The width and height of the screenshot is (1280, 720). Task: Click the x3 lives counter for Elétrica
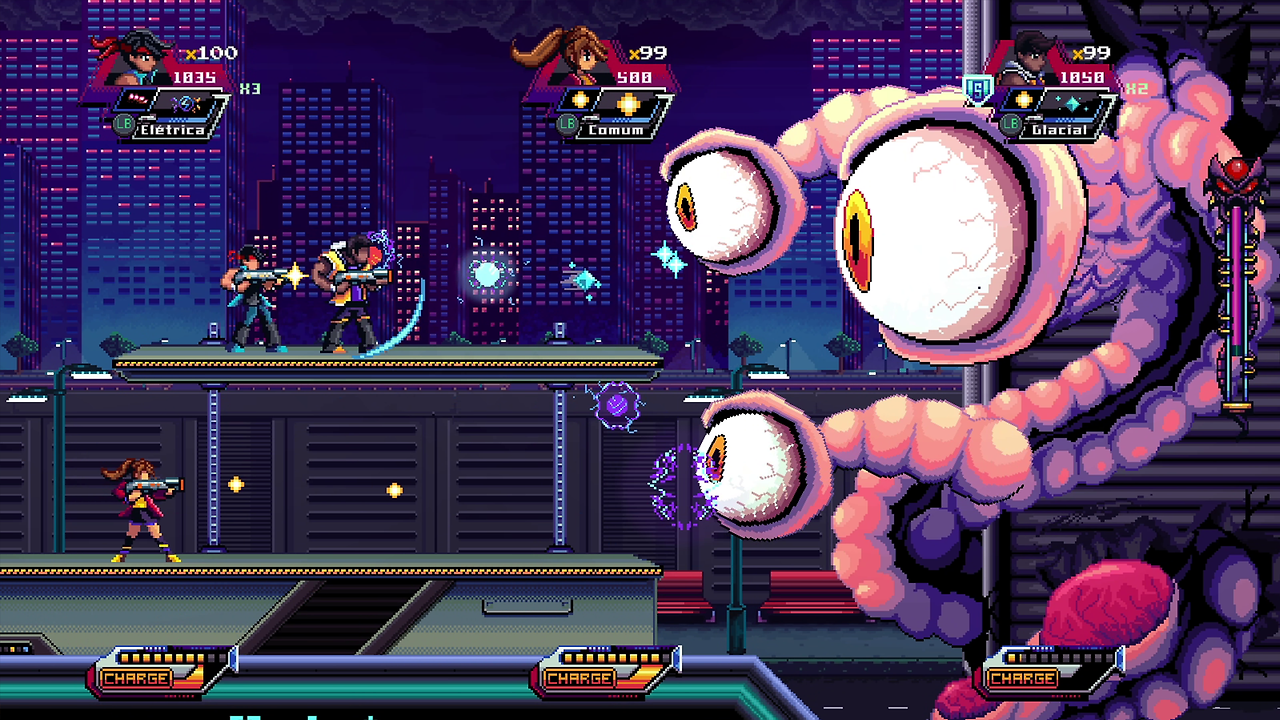point(248,87)
